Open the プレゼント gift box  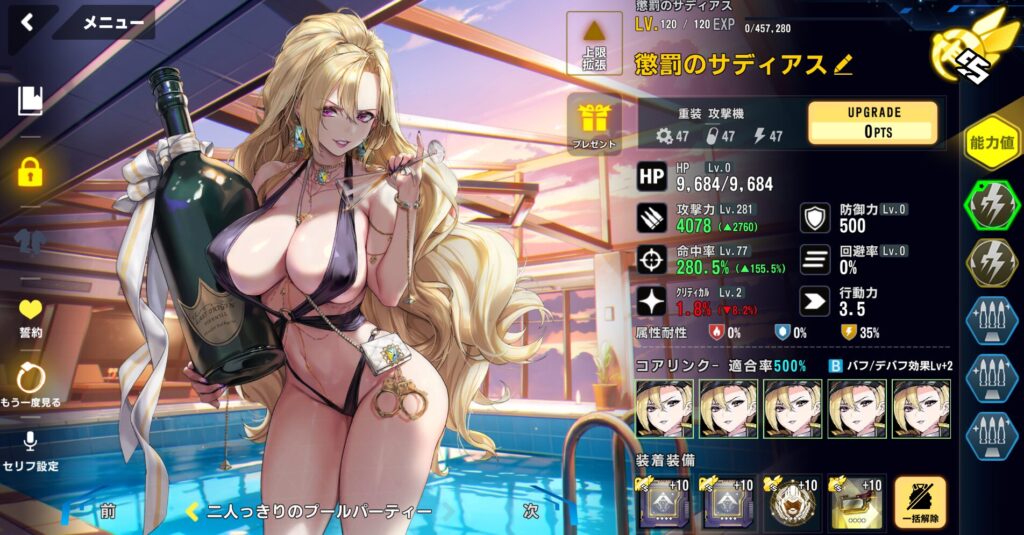coord(594,124)
